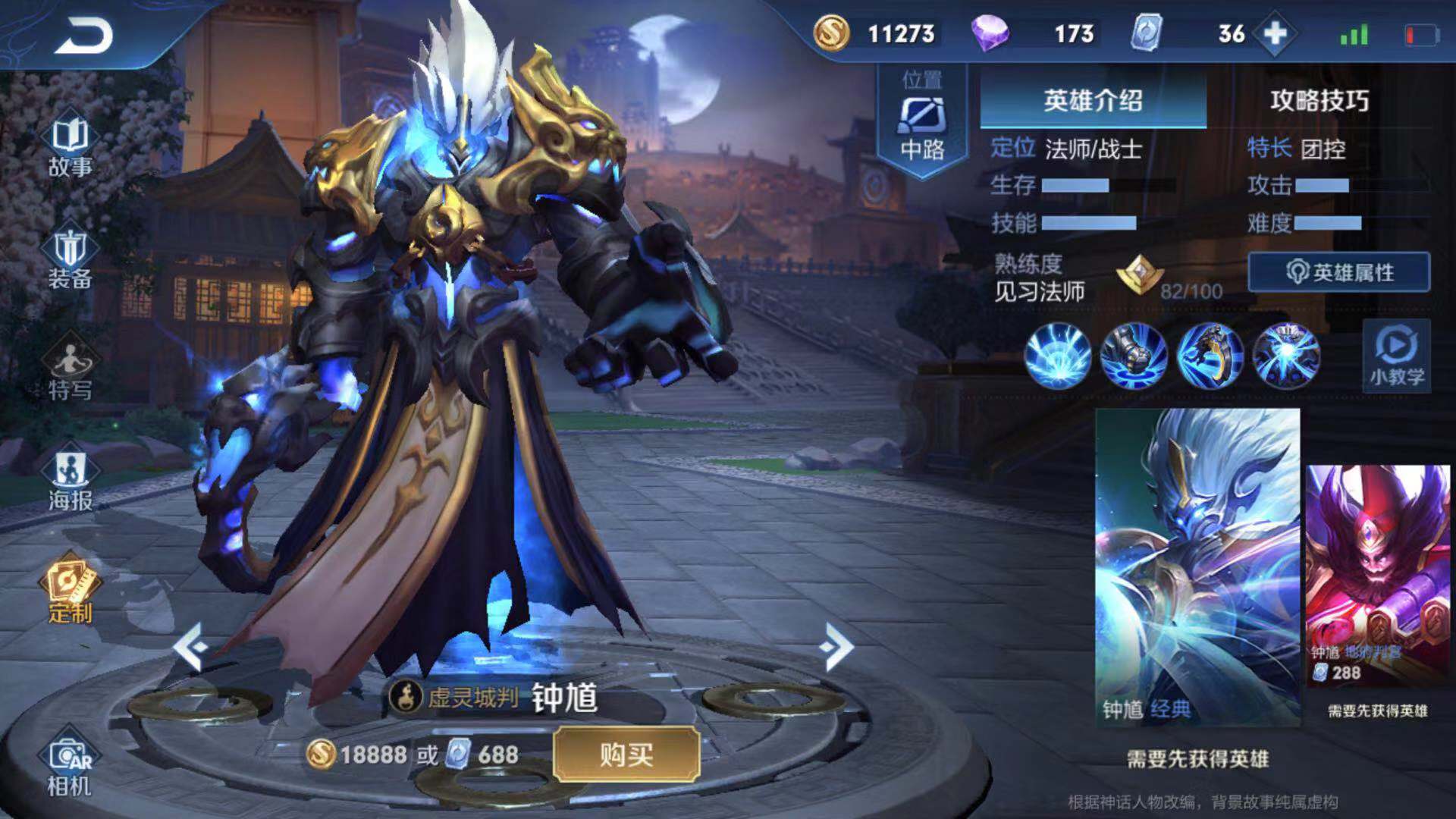Viewport: 1456px width, 819px height.
Task: Launch the AR 相机 camera
Action: (70, 766)
